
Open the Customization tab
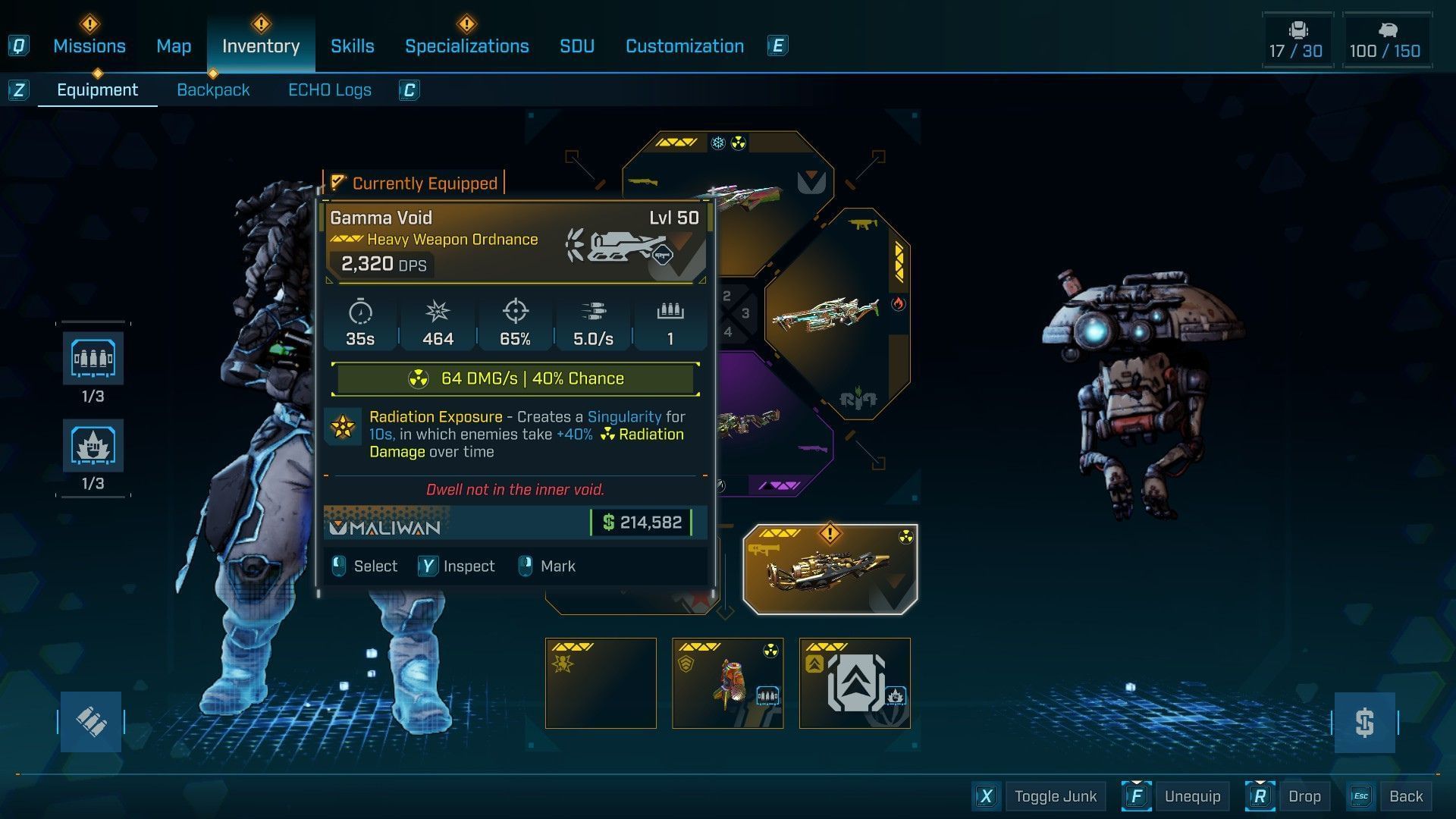[x=684, y=46]
